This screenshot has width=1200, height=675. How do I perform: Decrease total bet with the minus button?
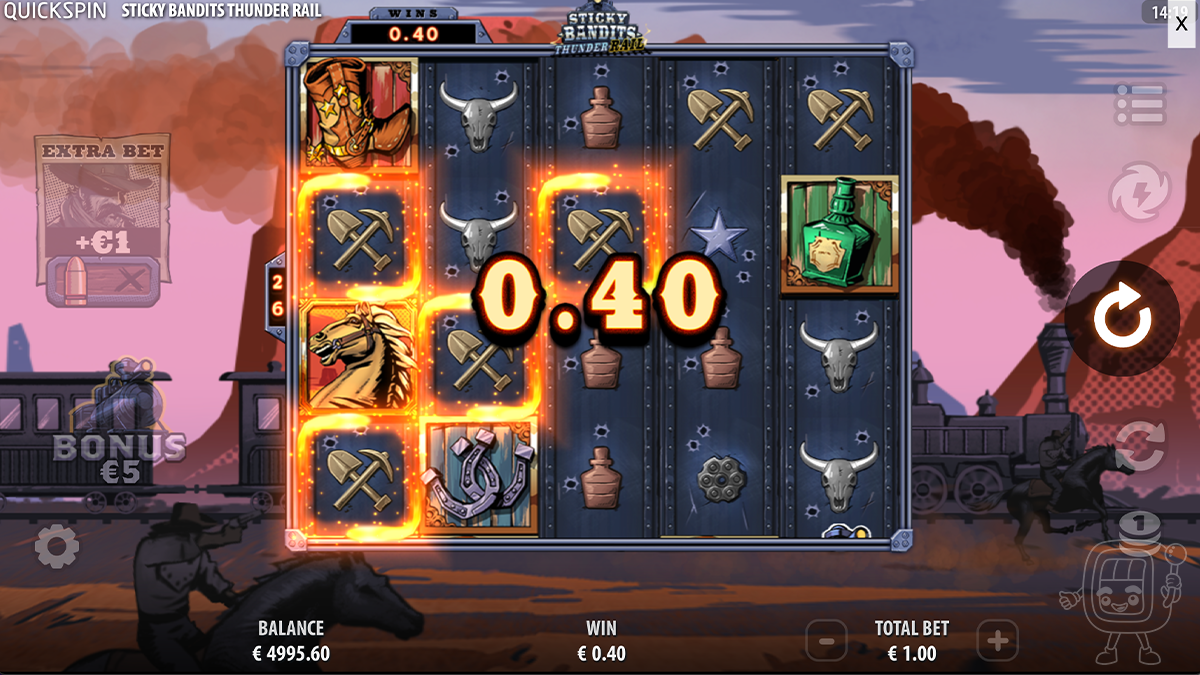click(826, 638)
